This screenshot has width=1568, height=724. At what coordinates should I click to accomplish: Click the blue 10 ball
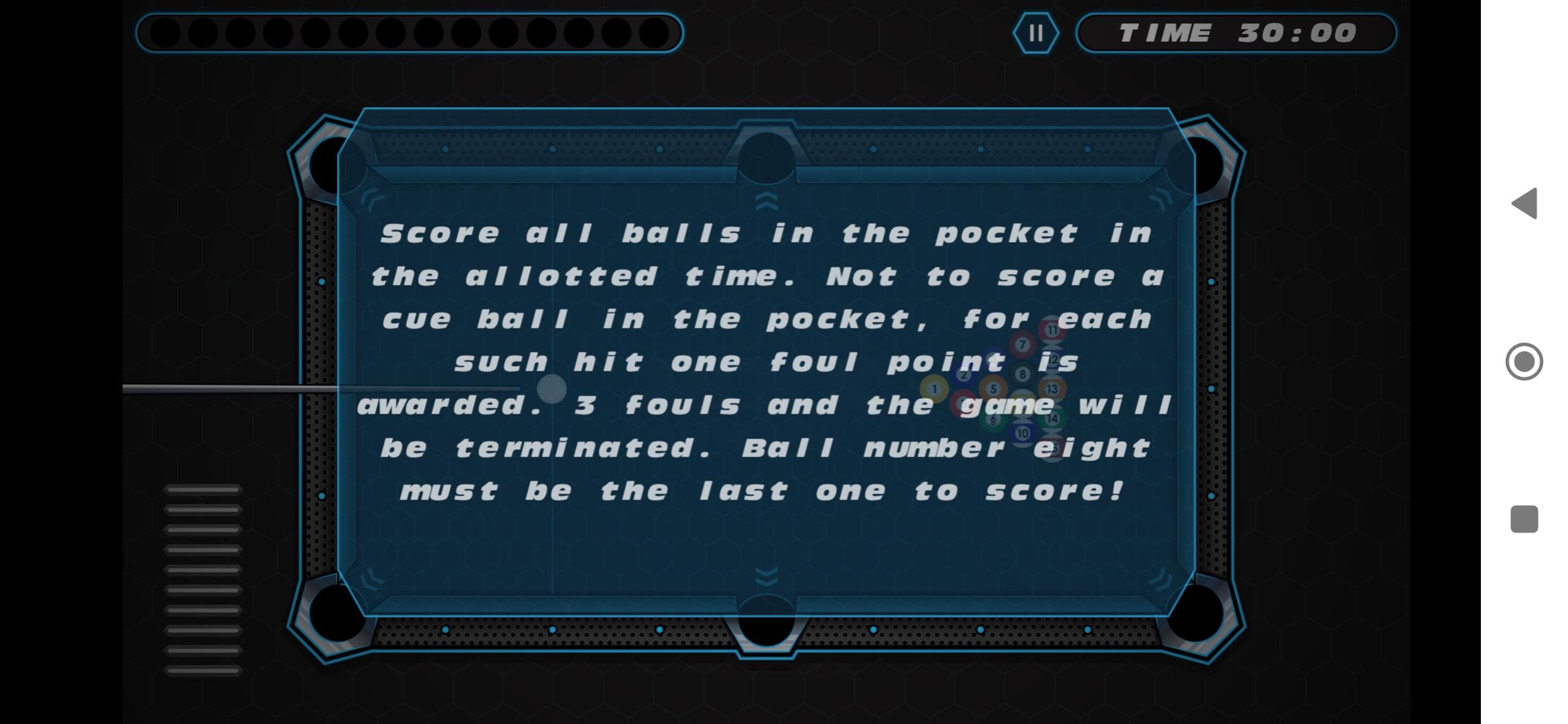tap(1023, 433)
